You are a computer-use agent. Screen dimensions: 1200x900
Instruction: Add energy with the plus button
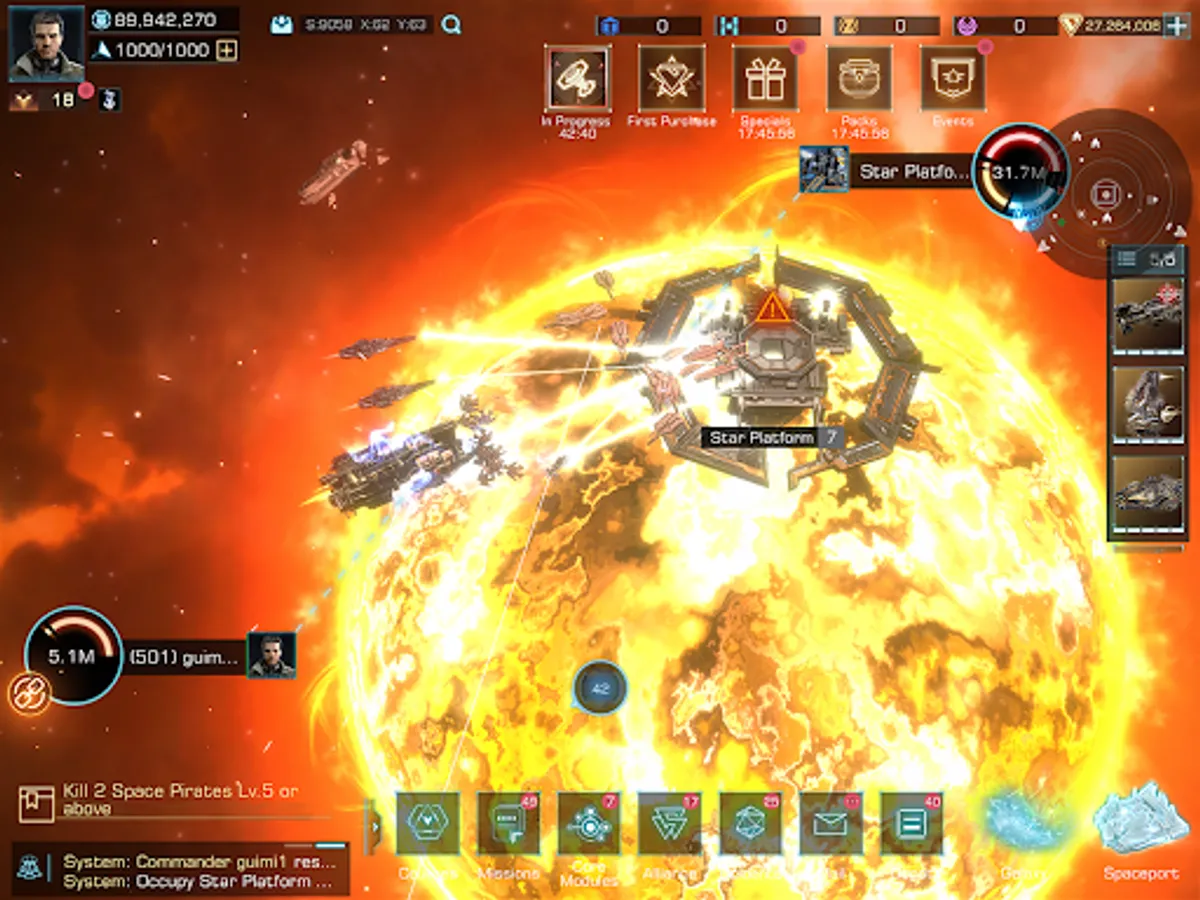(x=227, y=50)
